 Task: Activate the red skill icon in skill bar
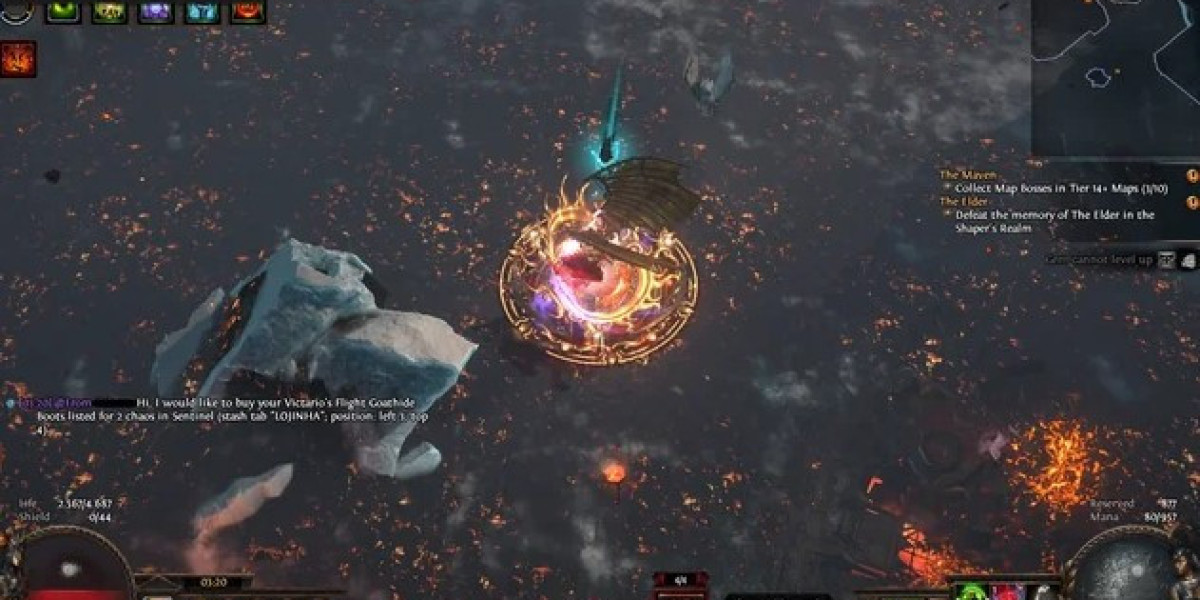(1008, 591)
